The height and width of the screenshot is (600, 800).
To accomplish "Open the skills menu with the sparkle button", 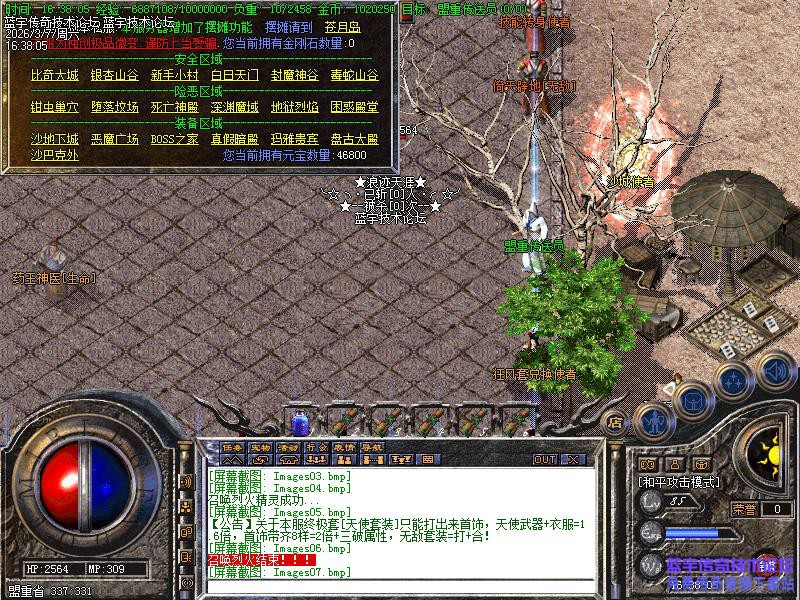I will click(x=732, y=381).
